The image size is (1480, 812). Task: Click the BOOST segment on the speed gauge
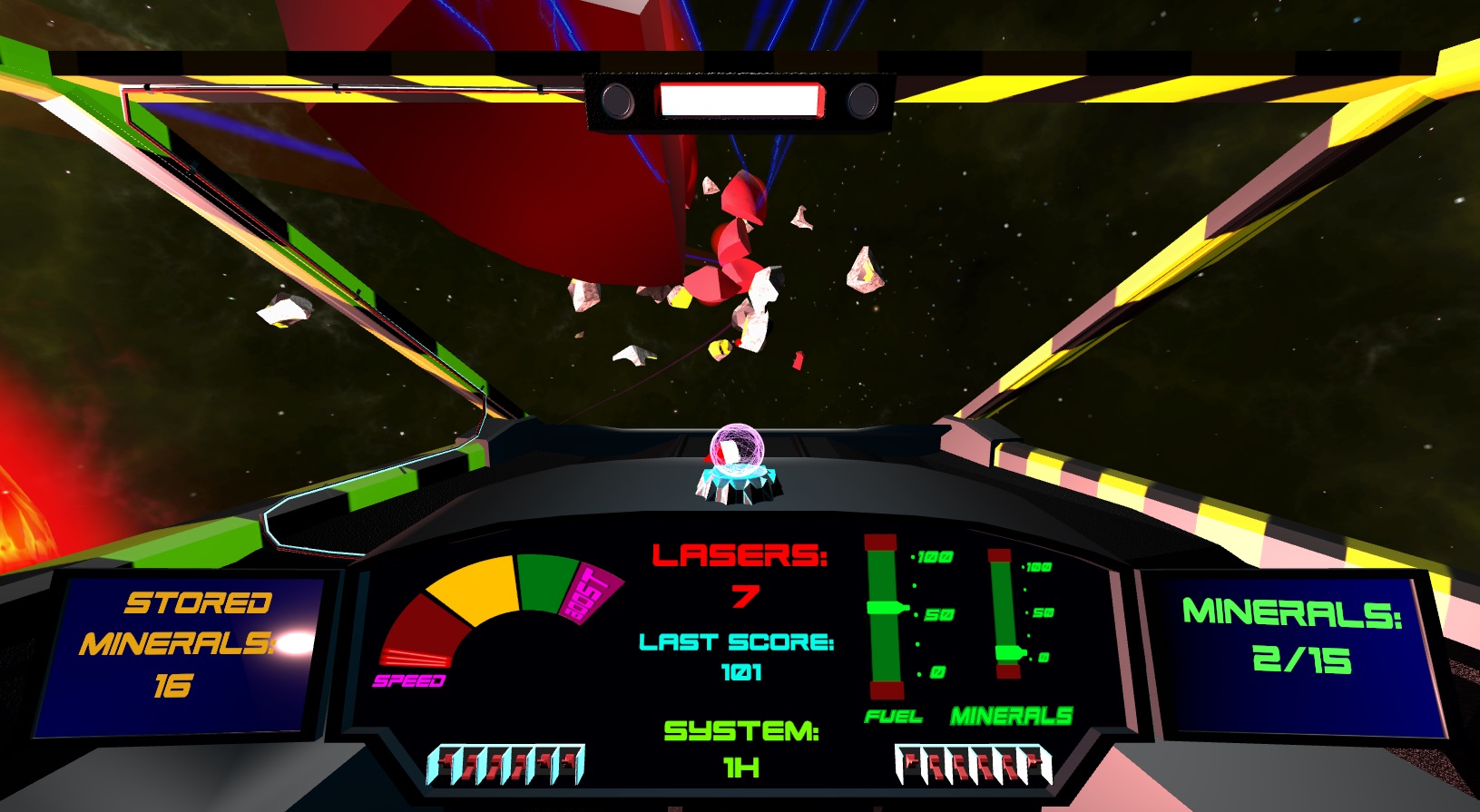(x=591, y=592)
